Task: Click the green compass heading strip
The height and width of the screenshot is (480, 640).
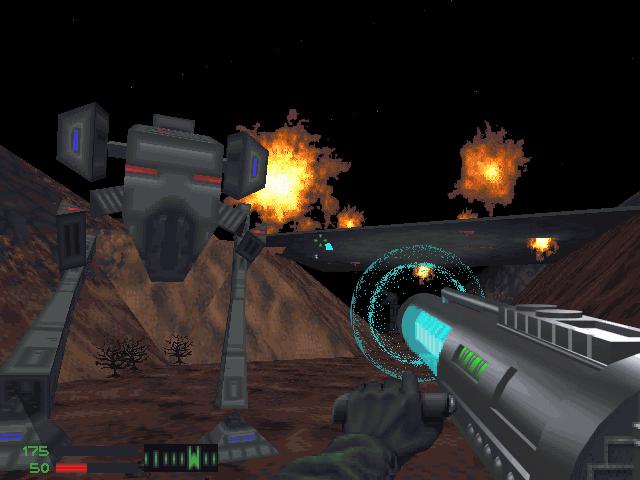Action: click(181, 459)
